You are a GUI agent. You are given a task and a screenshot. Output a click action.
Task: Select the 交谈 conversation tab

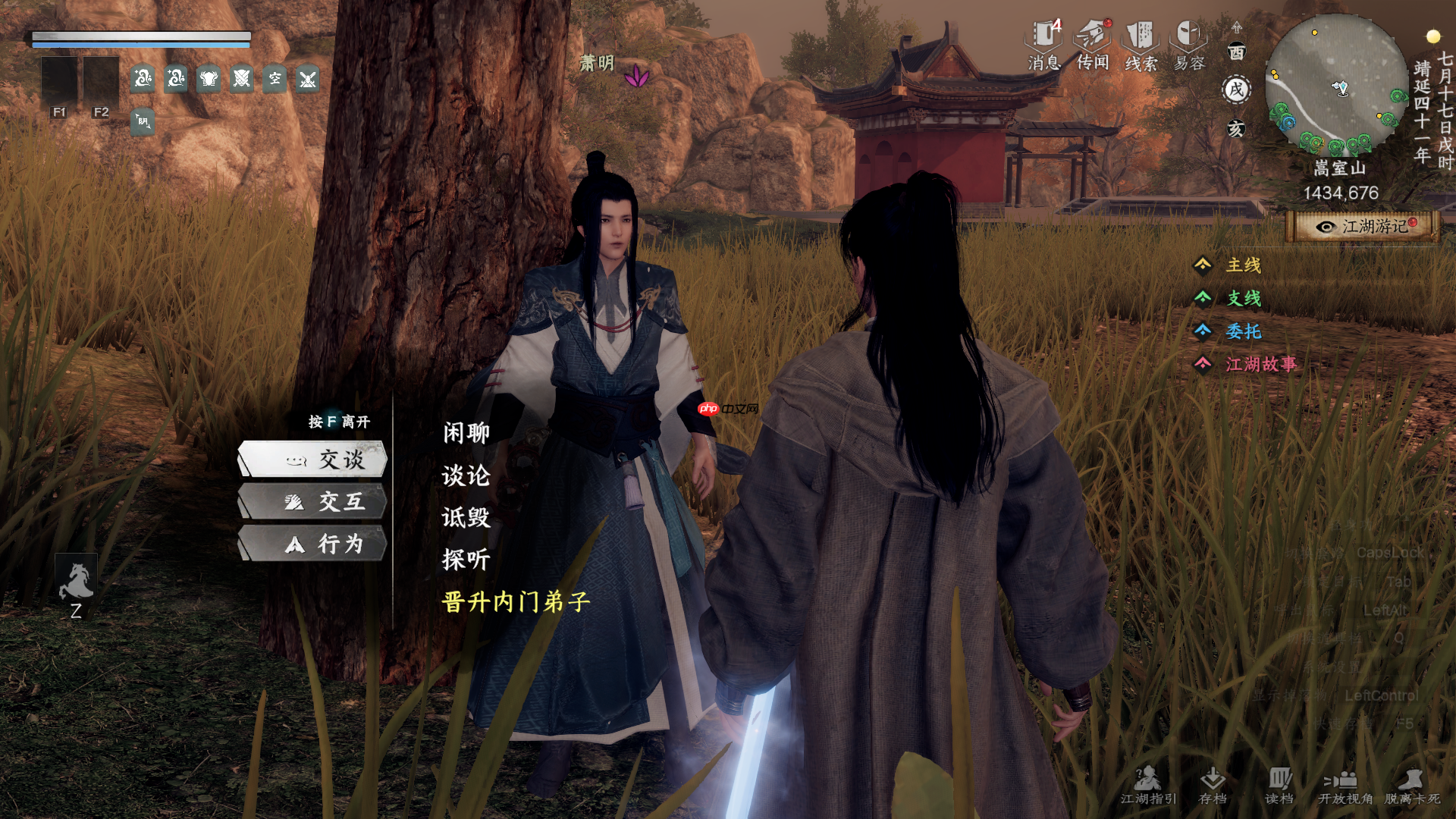(313, 460)
